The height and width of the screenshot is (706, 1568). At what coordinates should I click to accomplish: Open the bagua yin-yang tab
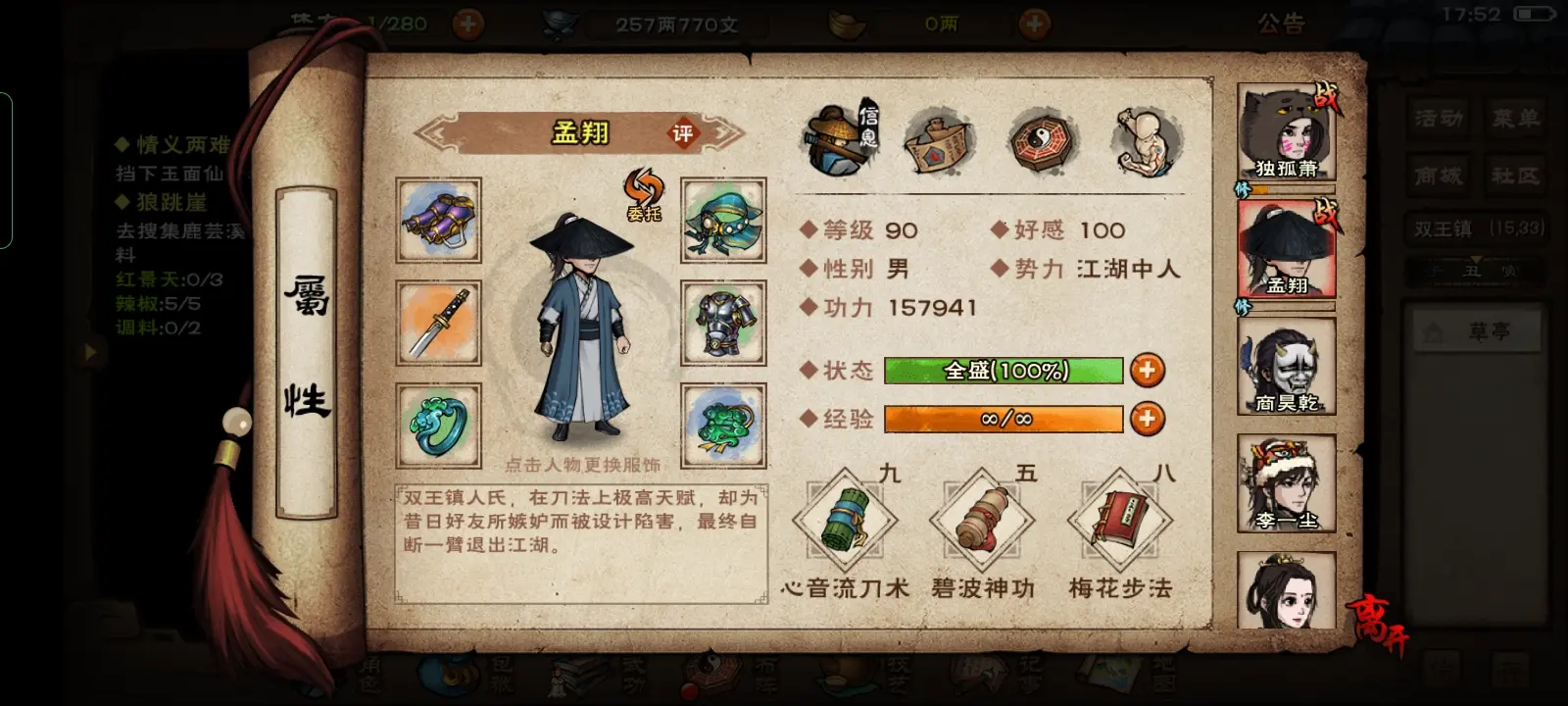pyautogui.click(x=1043, y=141)
